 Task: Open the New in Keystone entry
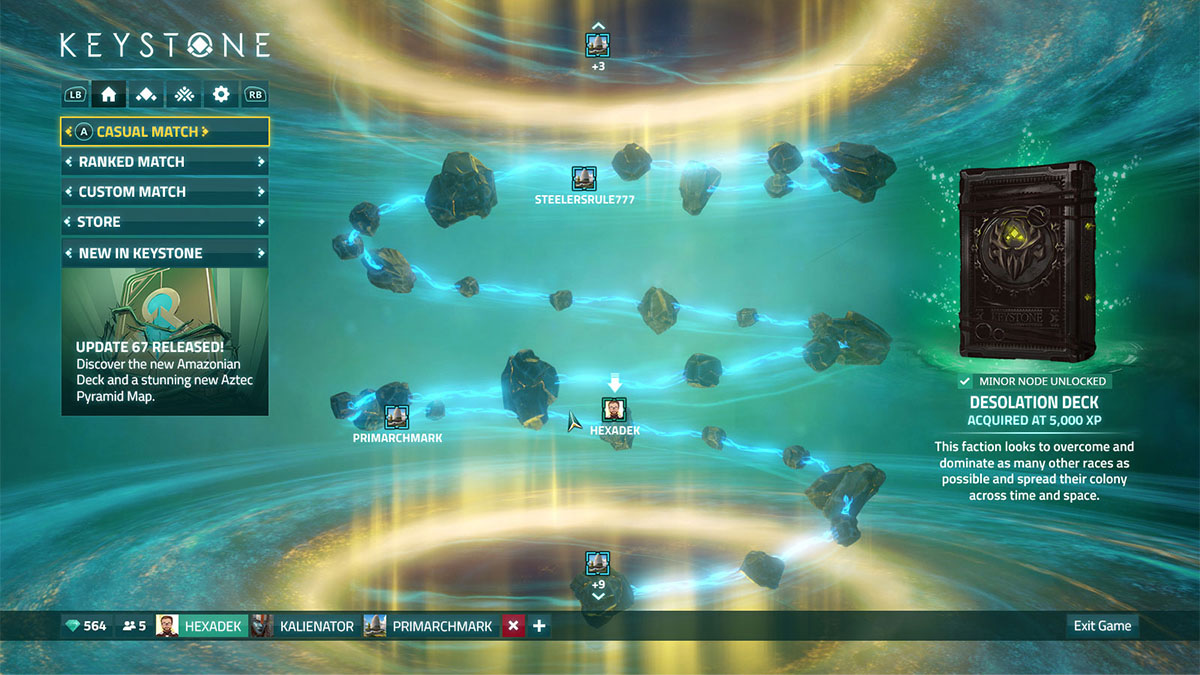(x=164, y=253)
